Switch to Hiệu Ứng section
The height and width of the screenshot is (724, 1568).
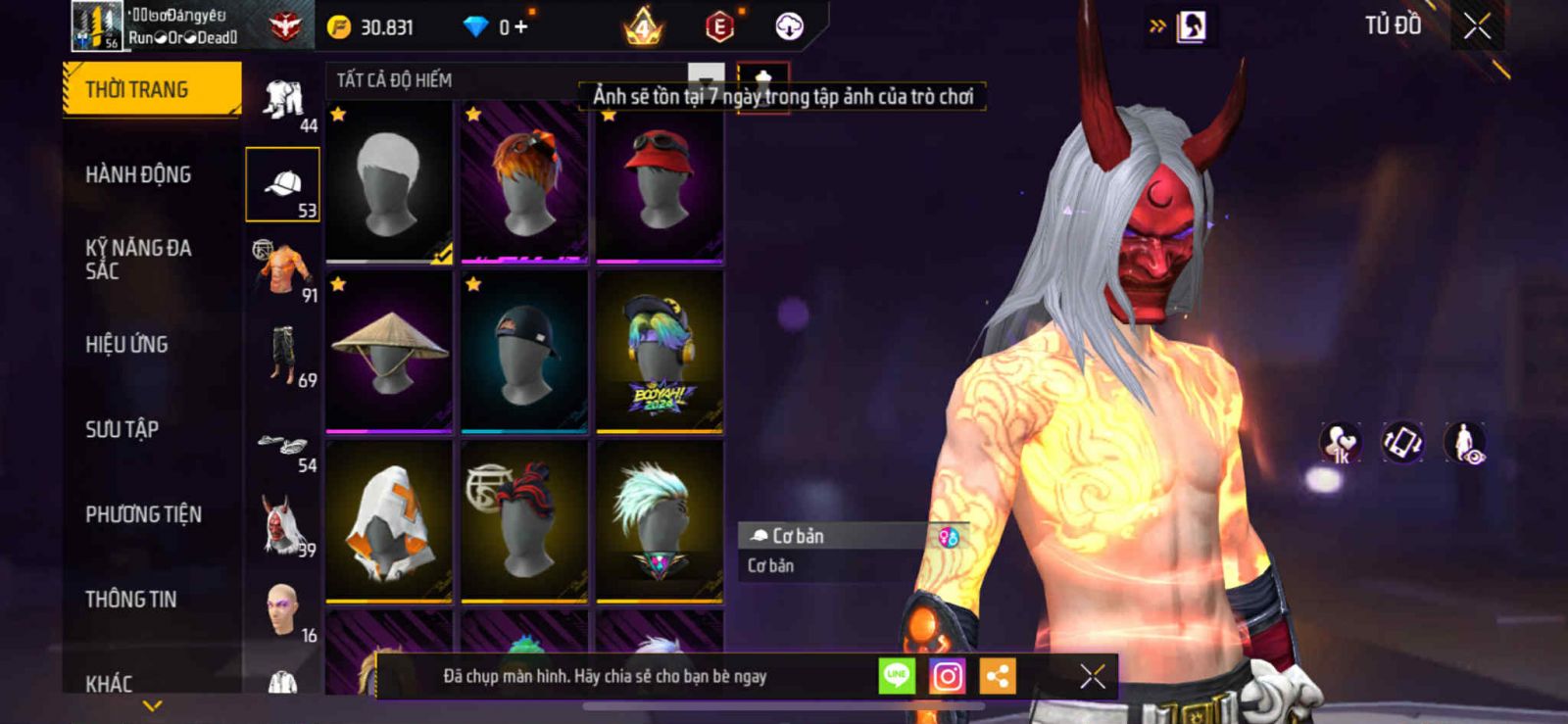point(126,345)
